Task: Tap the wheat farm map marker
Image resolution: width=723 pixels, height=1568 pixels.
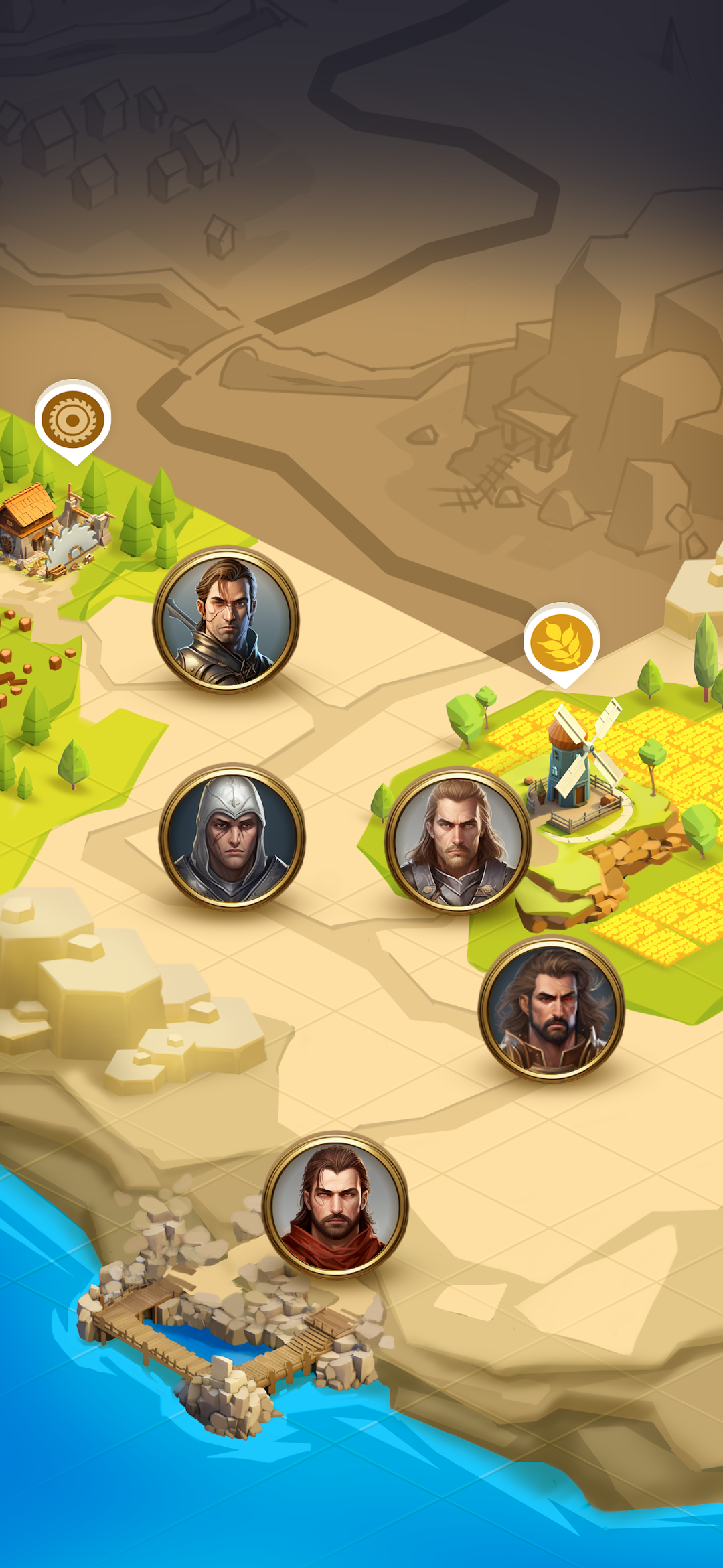Action: [x=562, y=642]
